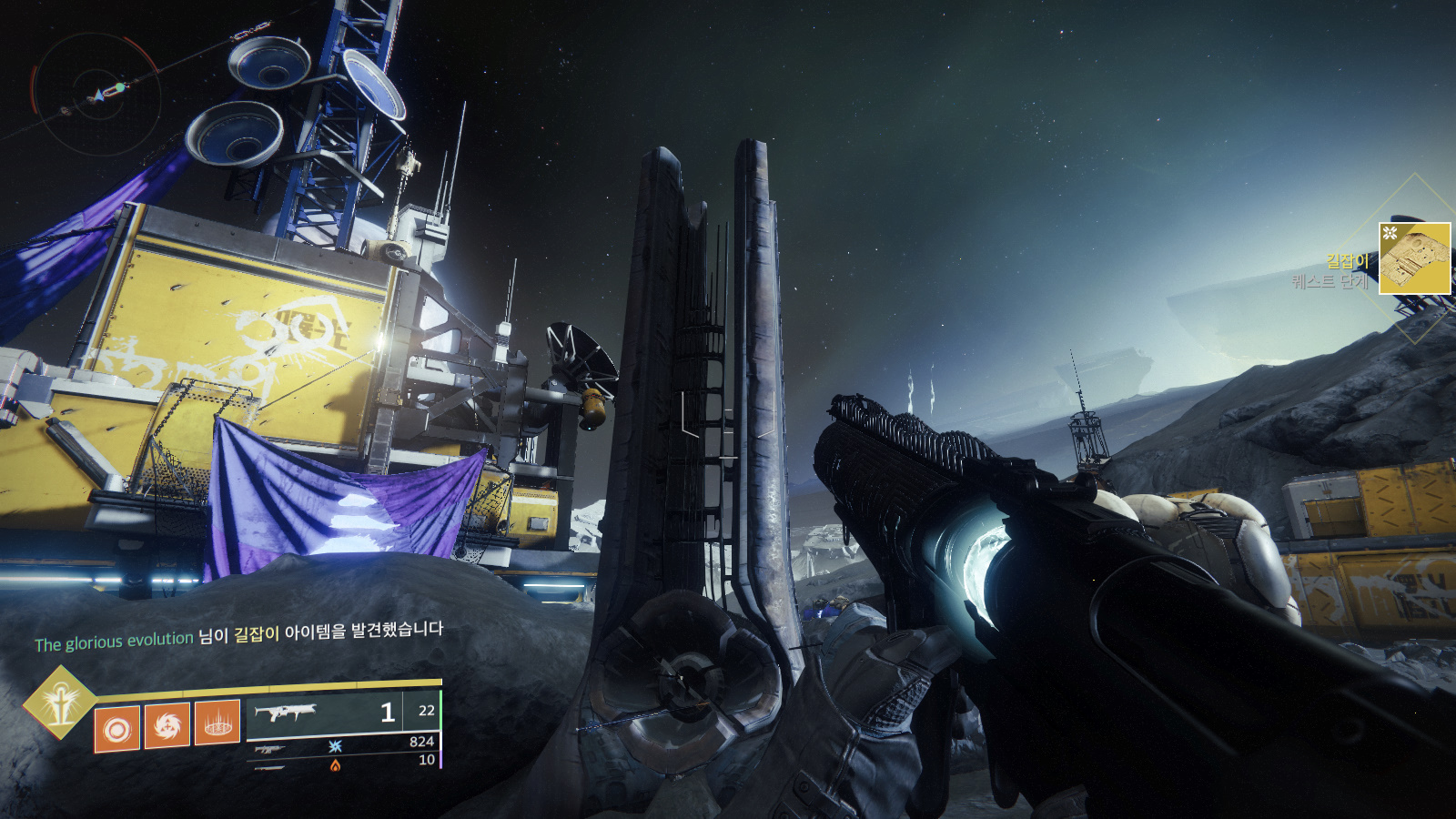
Task: Click the 길잡이 item-found loot message
Action: coord(238,635)
